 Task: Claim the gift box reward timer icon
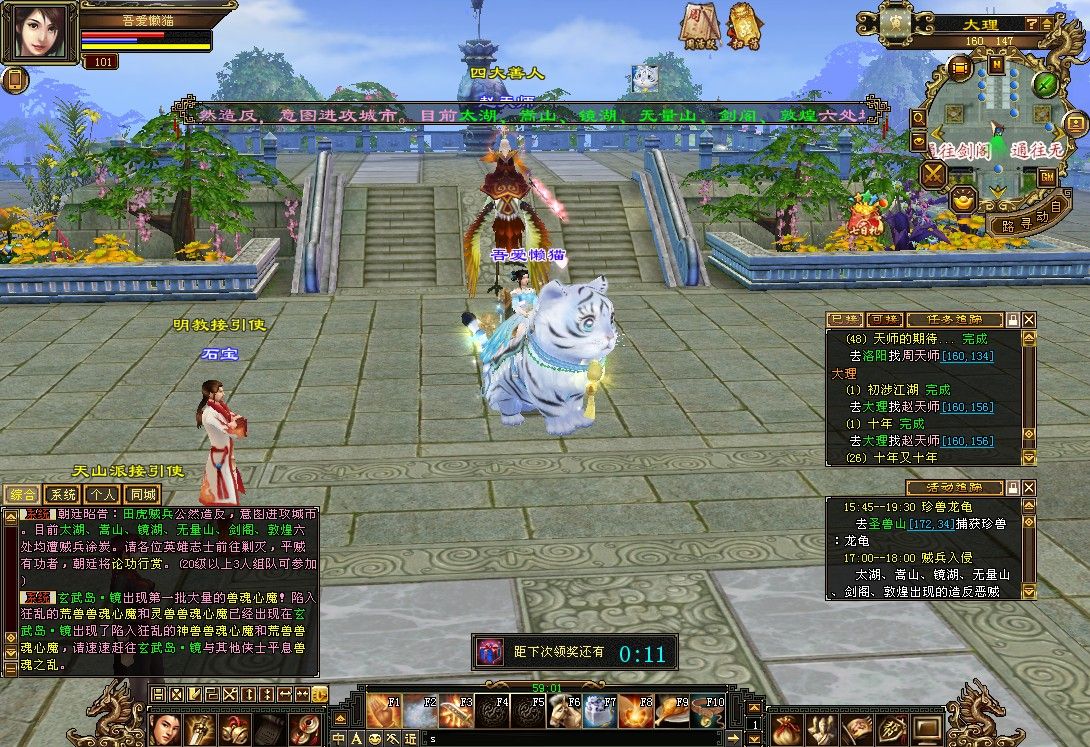point(490,652)
